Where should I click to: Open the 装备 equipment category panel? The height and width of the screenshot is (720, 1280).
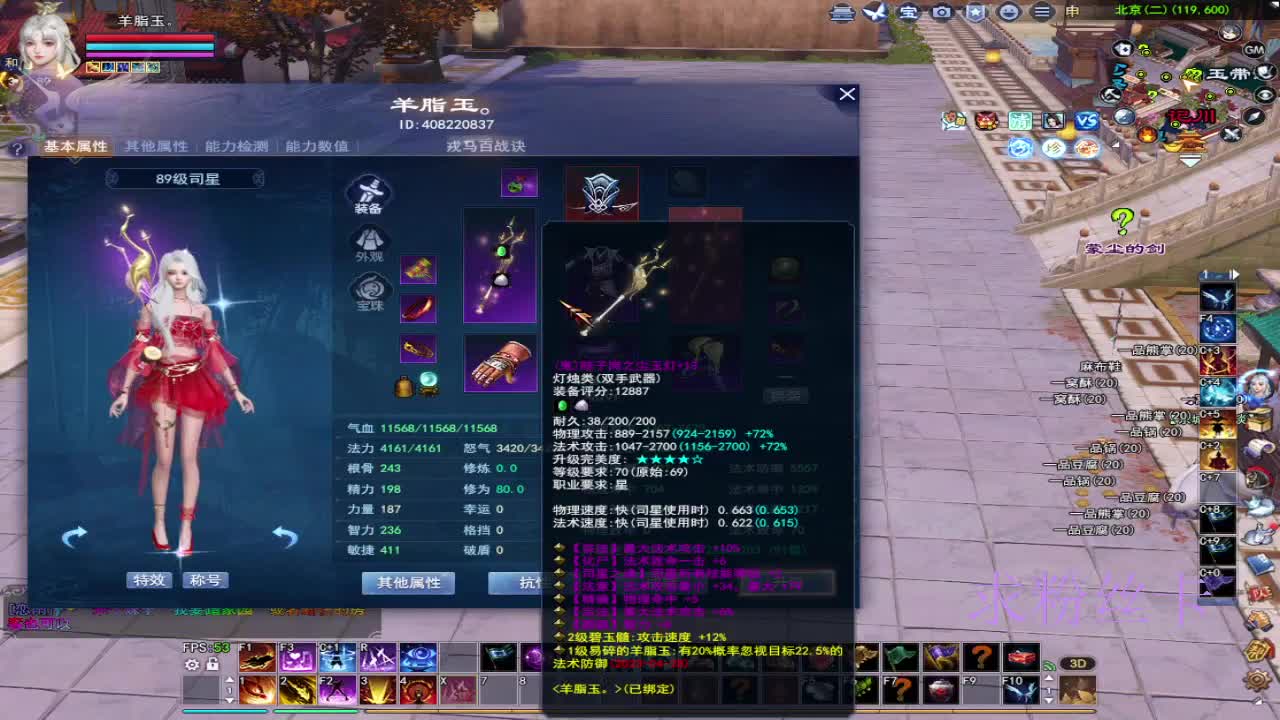click(x=370, y=196)
